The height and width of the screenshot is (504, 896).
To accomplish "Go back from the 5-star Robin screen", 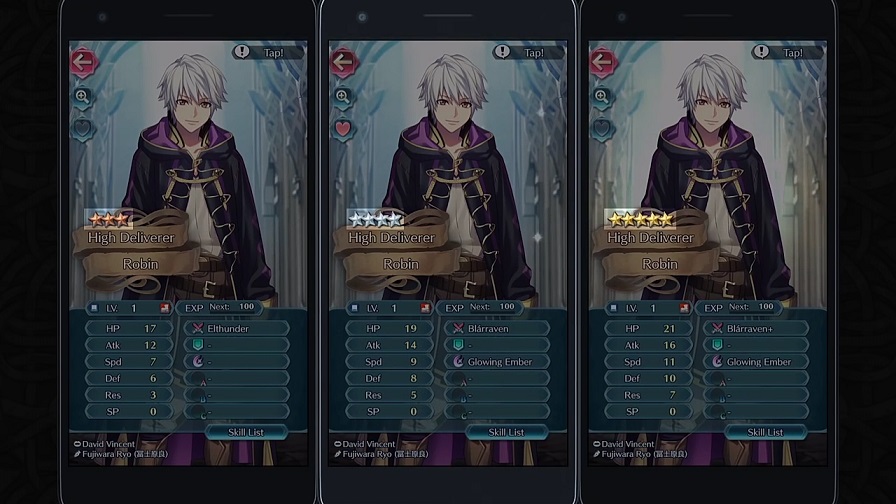I will click(601, 62).
